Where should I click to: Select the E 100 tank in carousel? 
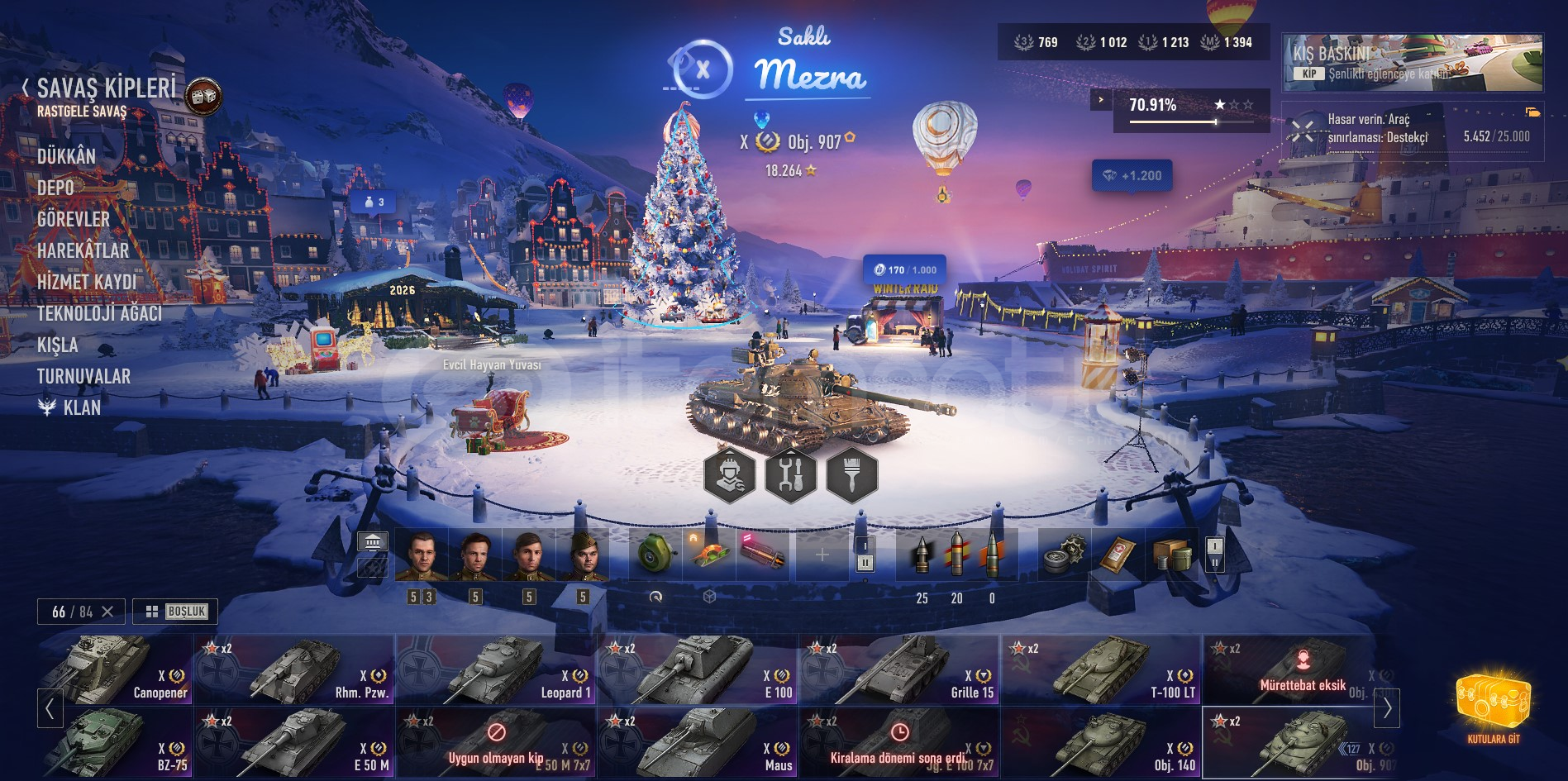(697, 669)
